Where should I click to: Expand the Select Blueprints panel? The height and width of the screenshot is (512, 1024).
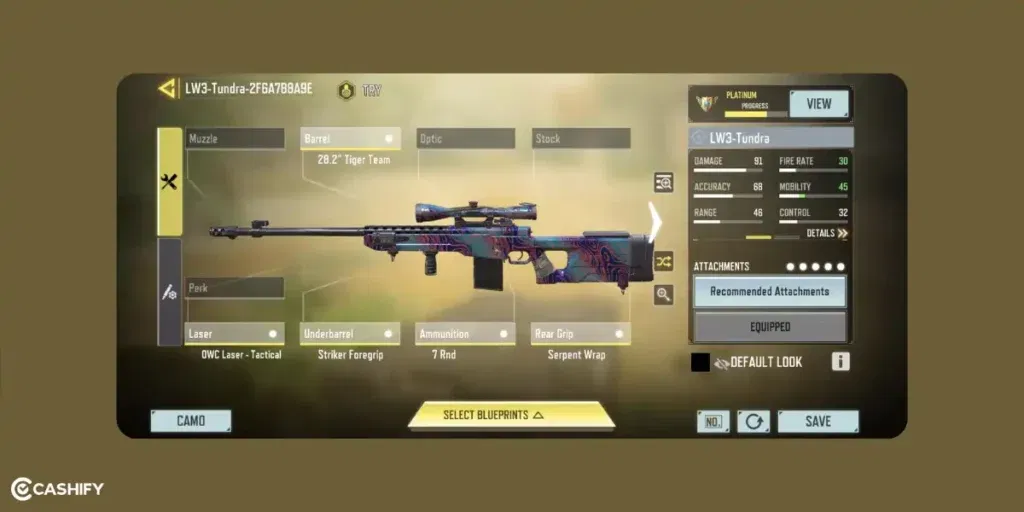tap(511, 415)
